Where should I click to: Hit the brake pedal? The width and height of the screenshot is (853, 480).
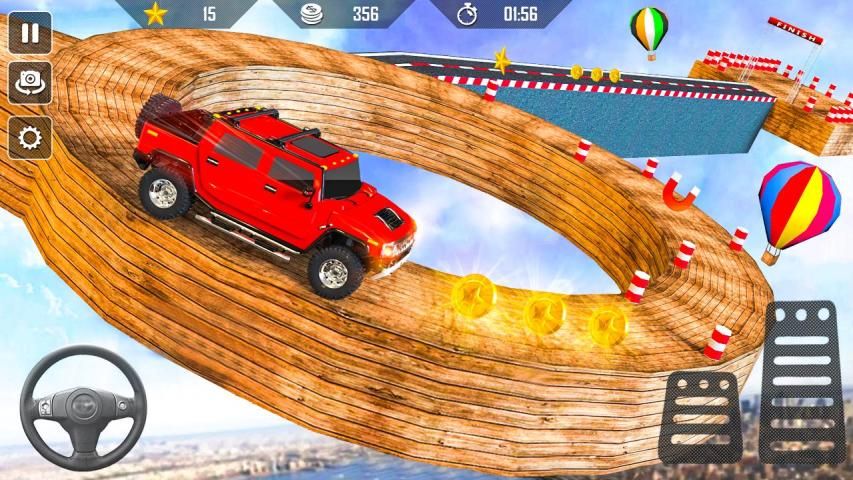coord(700,415)
